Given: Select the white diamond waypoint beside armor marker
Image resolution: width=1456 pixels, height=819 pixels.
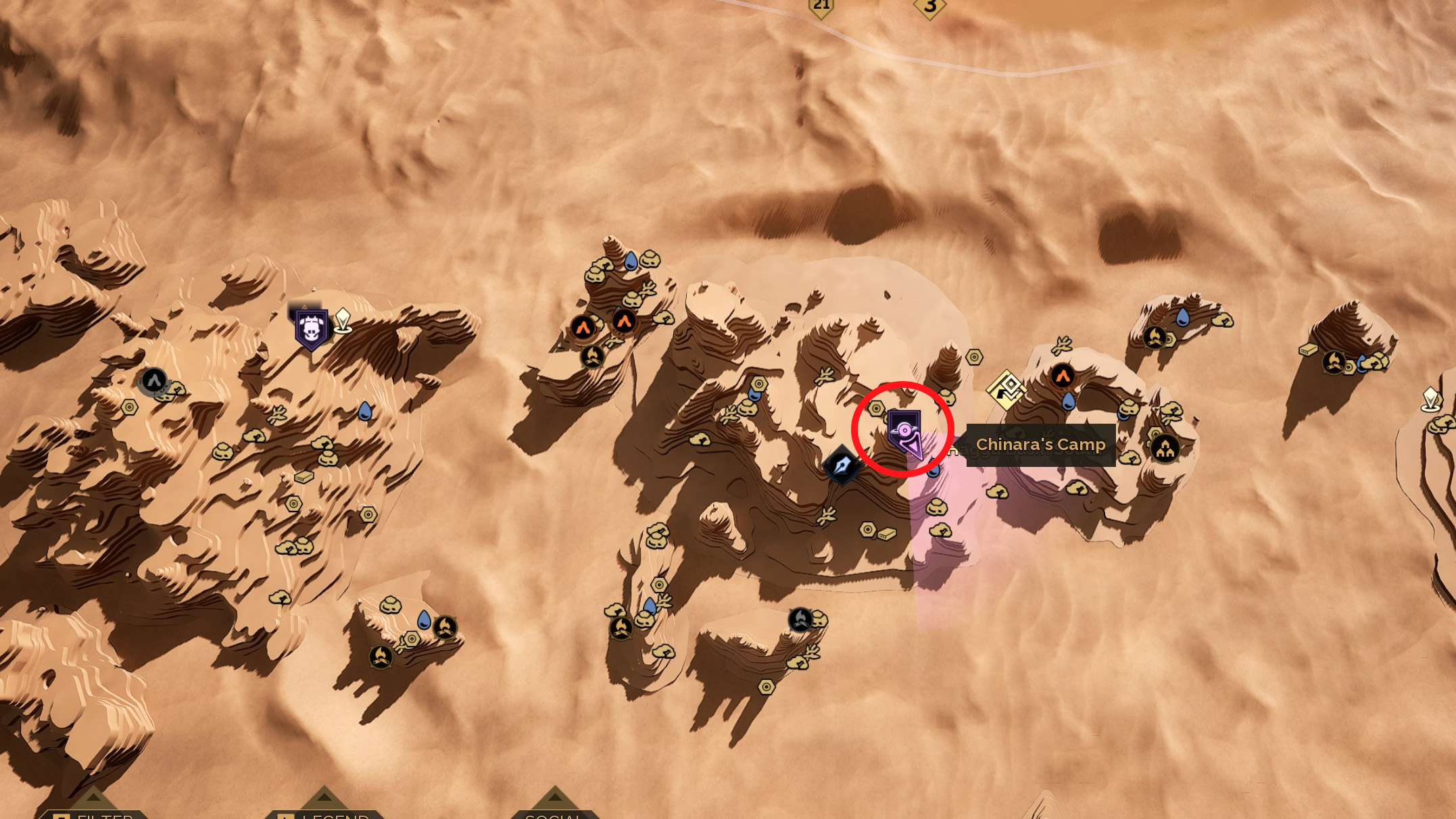Looking at the screenshot, I should pyautogui.click(x=343, y=320).
